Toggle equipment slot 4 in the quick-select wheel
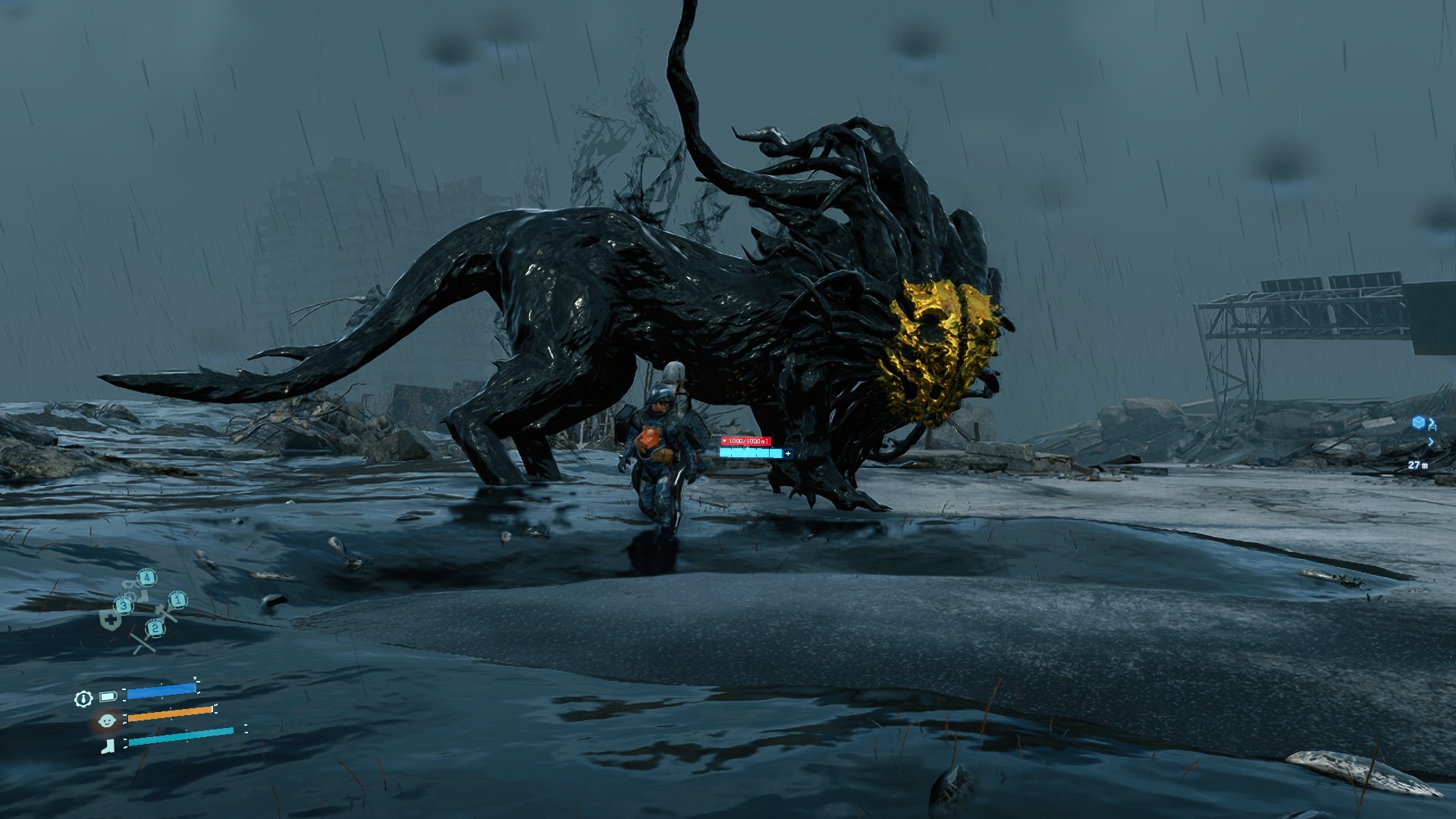Screen dimensions: 1456x819 coord(147,578)
